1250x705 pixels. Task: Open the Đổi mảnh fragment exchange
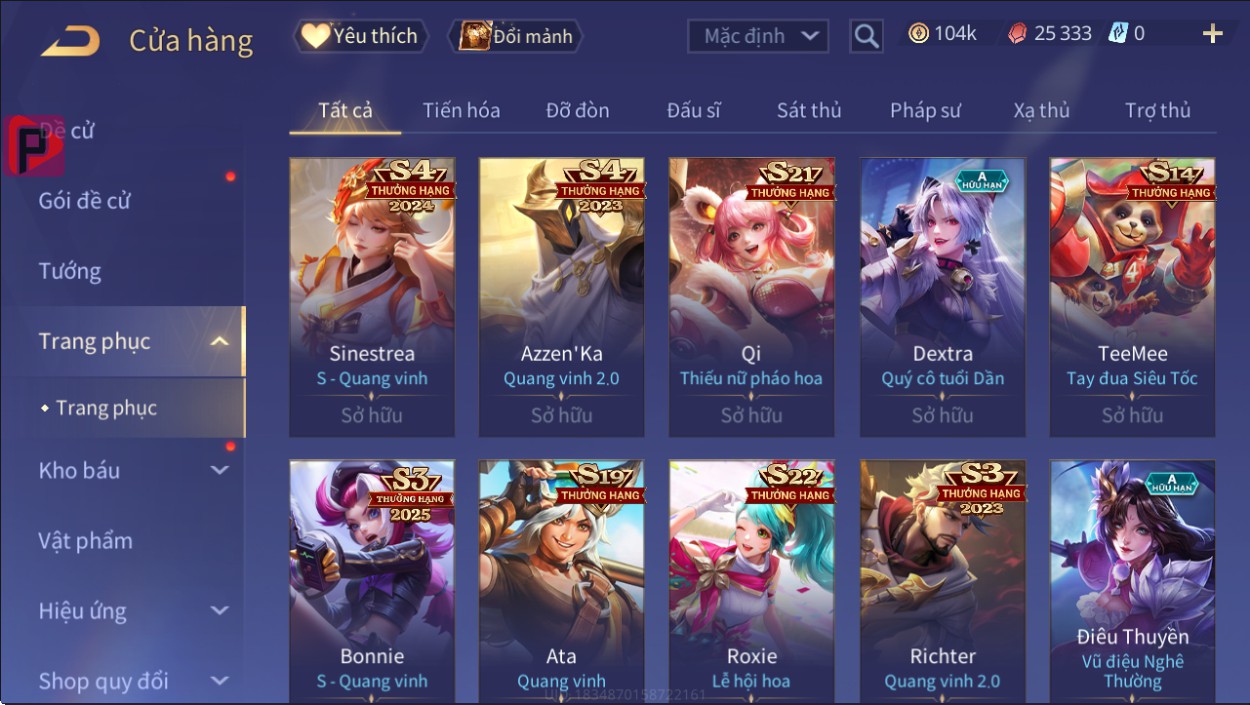pyautogui.click(x=516, y=37)
